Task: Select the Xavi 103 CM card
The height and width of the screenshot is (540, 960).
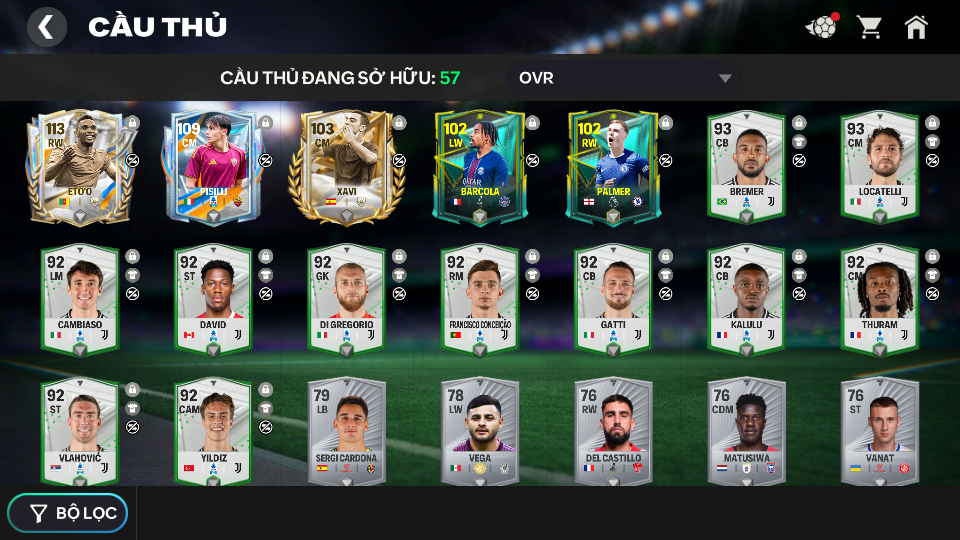Action: (347, 166)
